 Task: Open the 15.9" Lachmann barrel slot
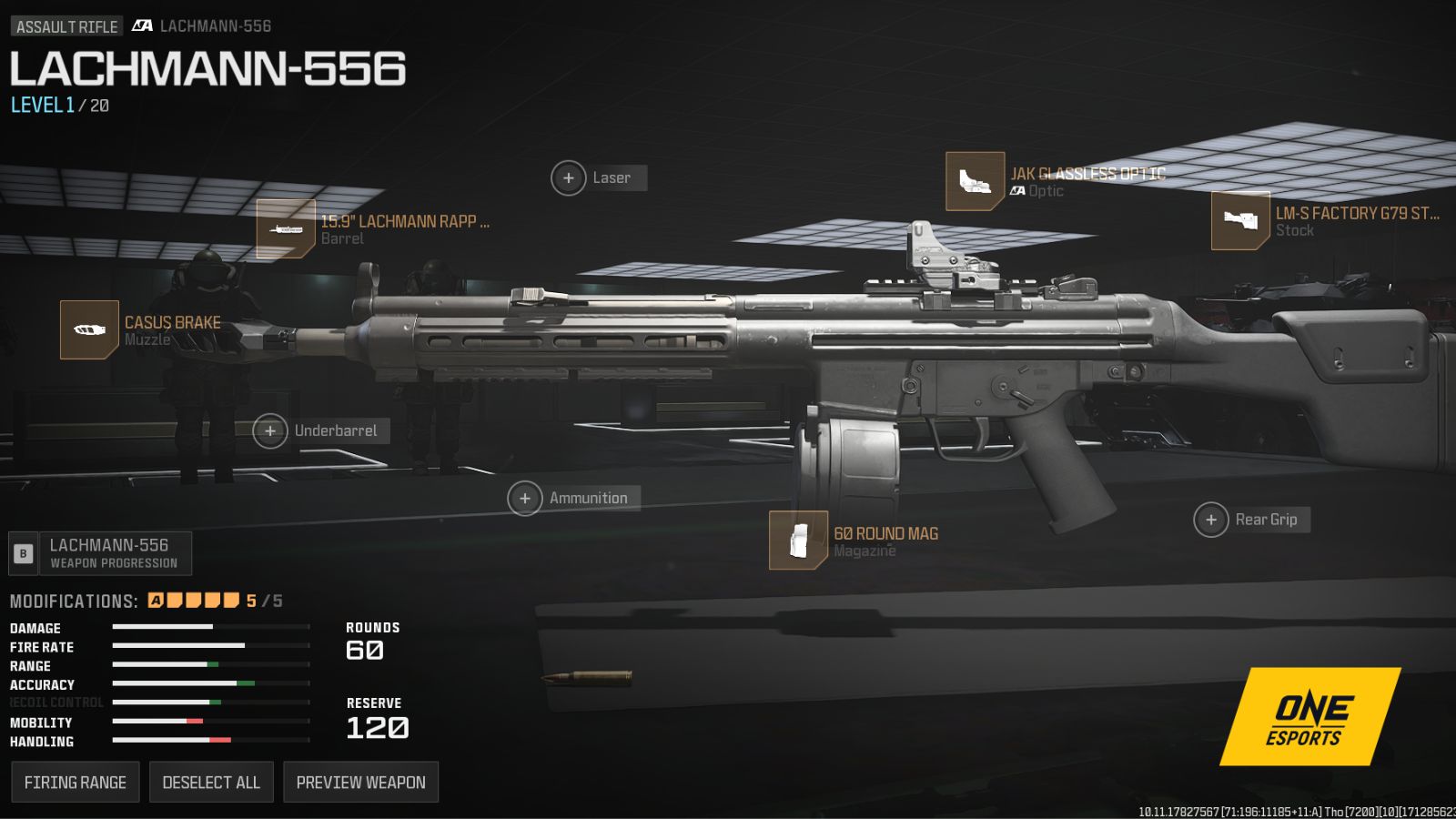pyautogui.click(x=286, y=229)
